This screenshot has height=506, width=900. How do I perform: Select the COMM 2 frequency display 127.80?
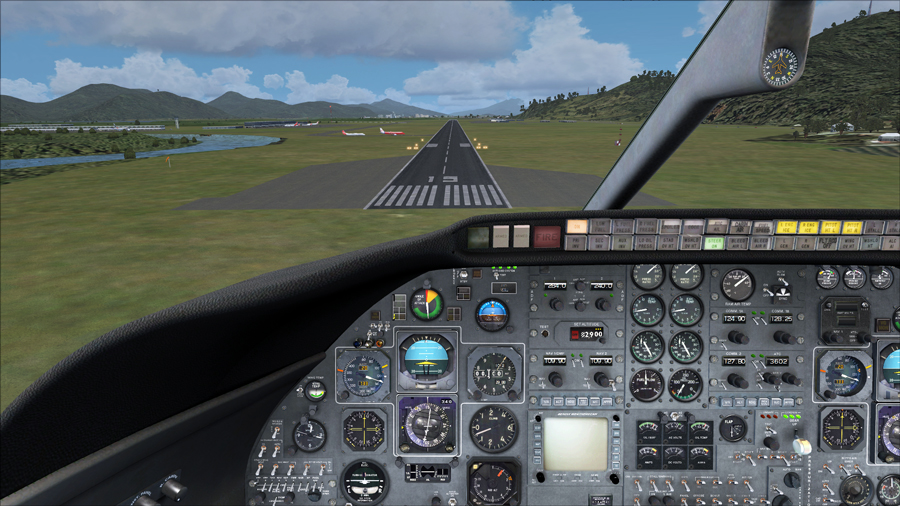point(735,361)
